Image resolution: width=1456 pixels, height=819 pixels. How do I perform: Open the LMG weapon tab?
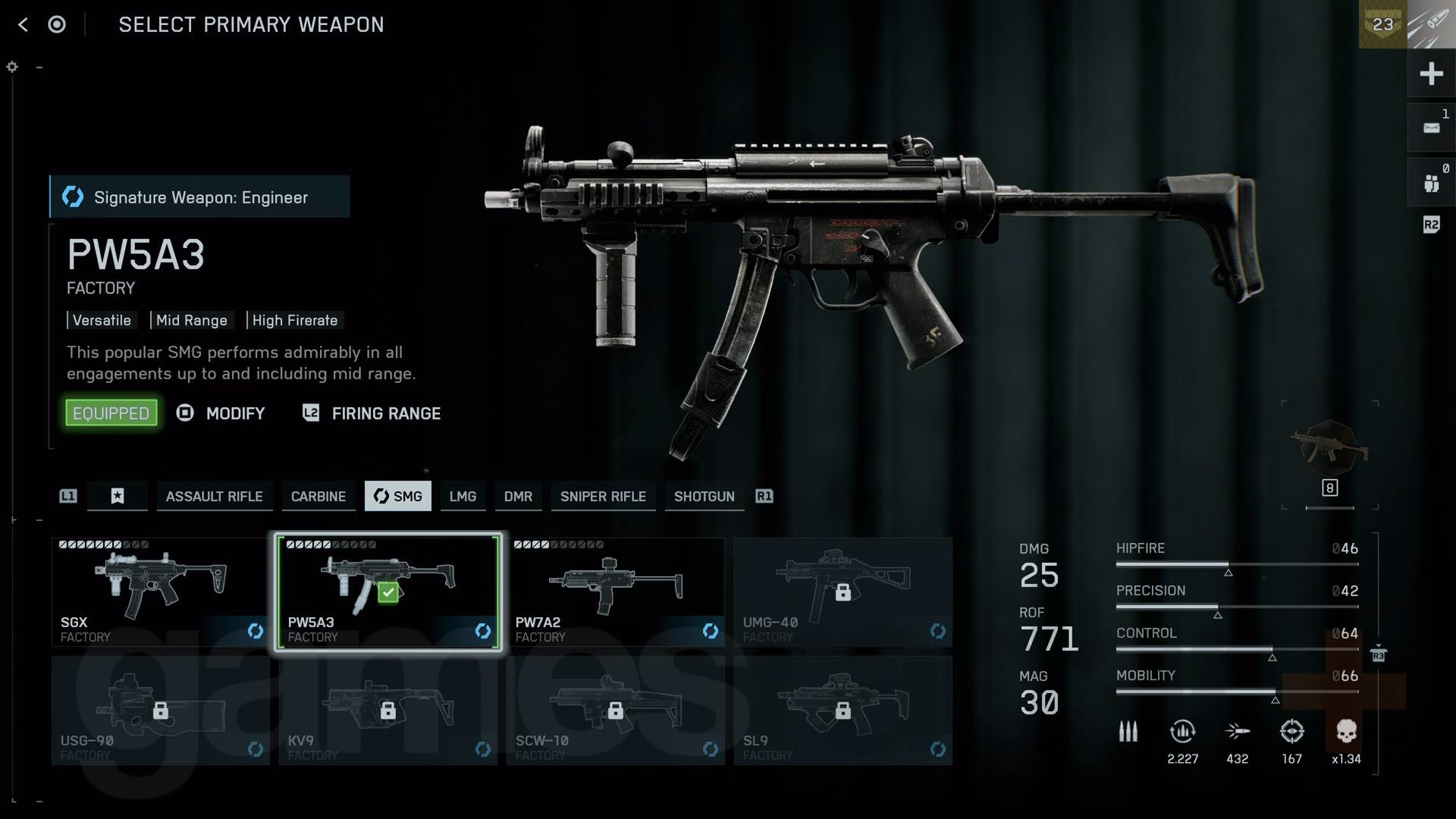(x=463, y=496)
